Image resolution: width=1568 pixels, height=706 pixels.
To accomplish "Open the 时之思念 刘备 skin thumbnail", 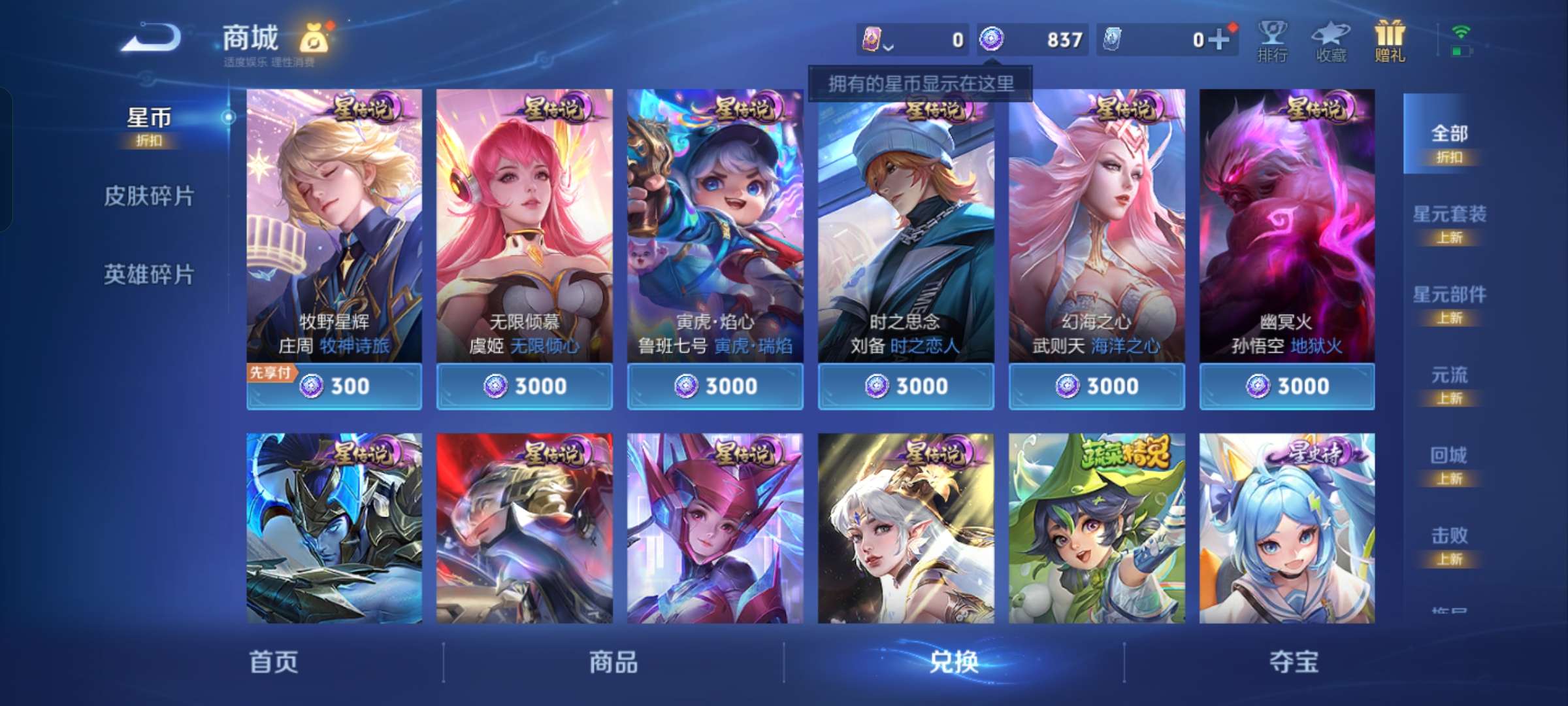I will pyautogui.click(x=906, y=229).
